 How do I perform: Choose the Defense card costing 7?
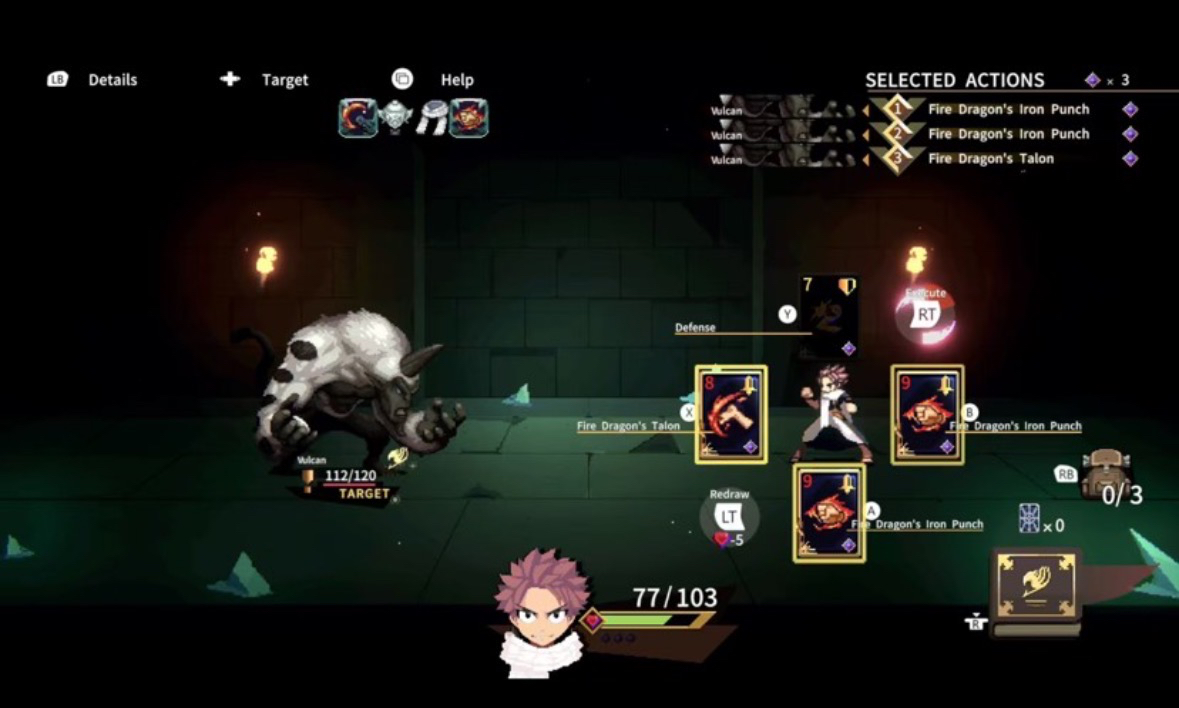(829, 316)
